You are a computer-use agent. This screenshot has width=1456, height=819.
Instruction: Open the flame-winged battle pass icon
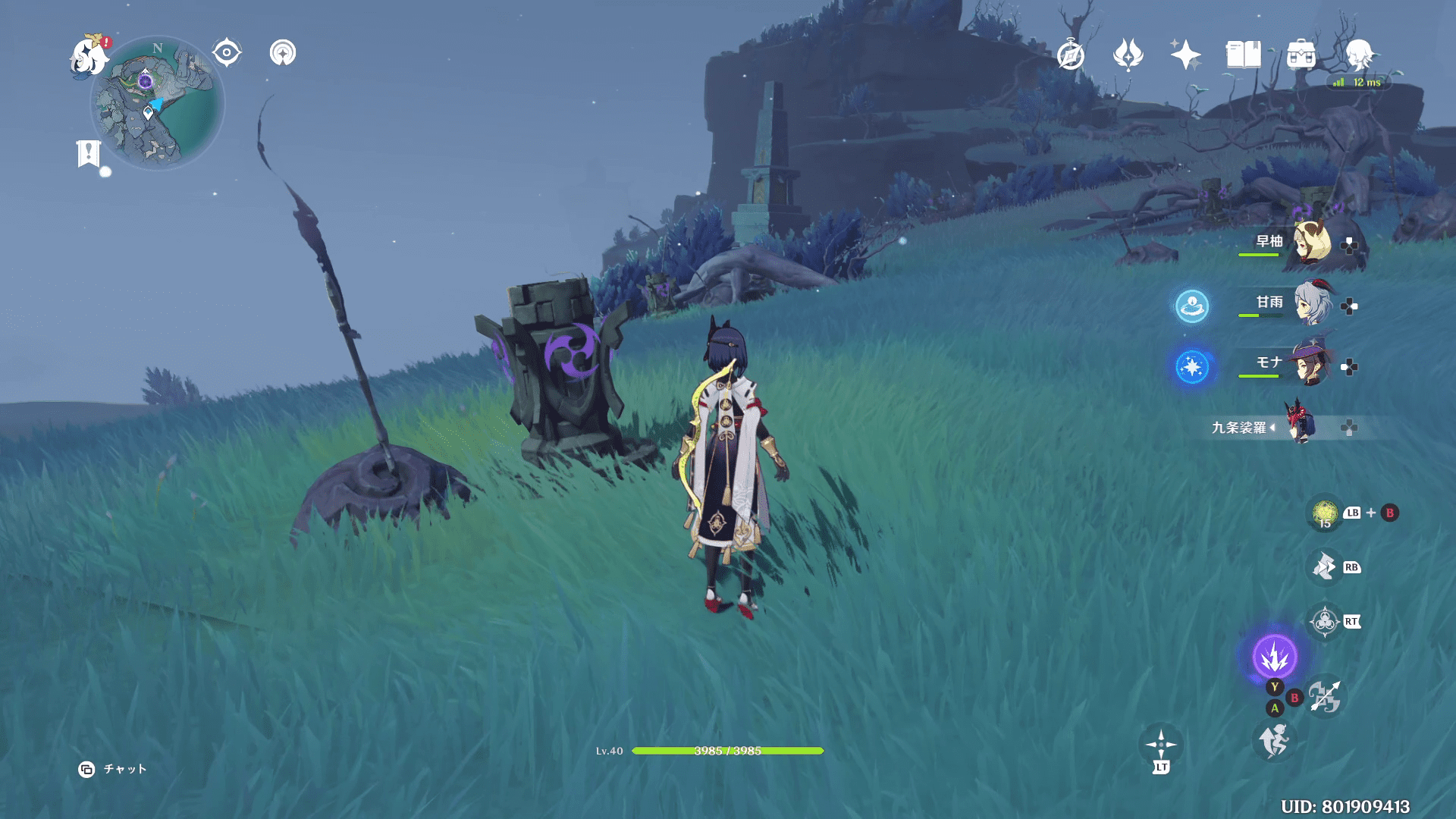1128,55
